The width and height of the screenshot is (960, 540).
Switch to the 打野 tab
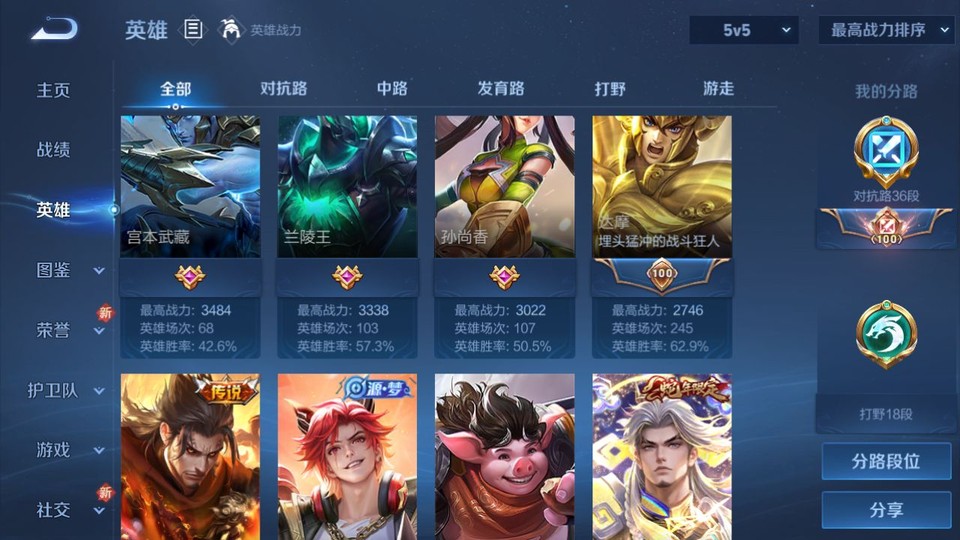pos(610,89)
